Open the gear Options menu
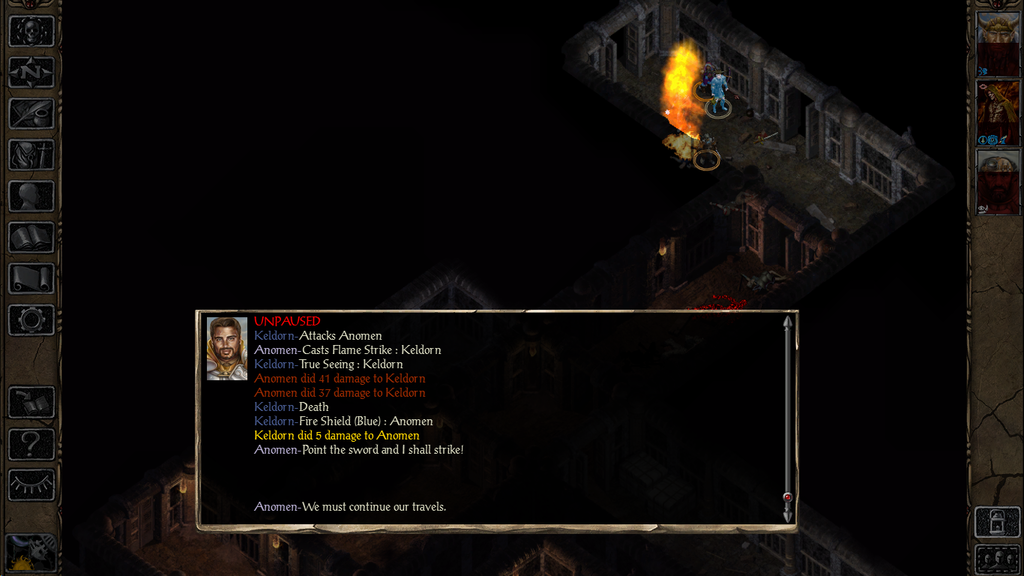 coord(31,320)
